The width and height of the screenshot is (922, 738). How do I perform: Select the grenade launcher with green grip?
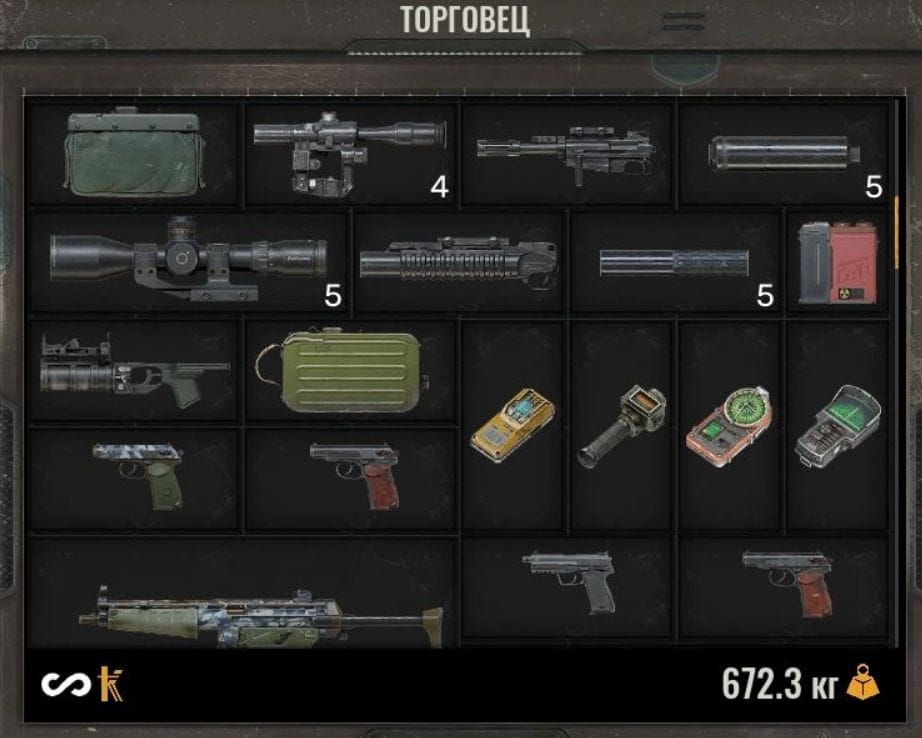134,369
